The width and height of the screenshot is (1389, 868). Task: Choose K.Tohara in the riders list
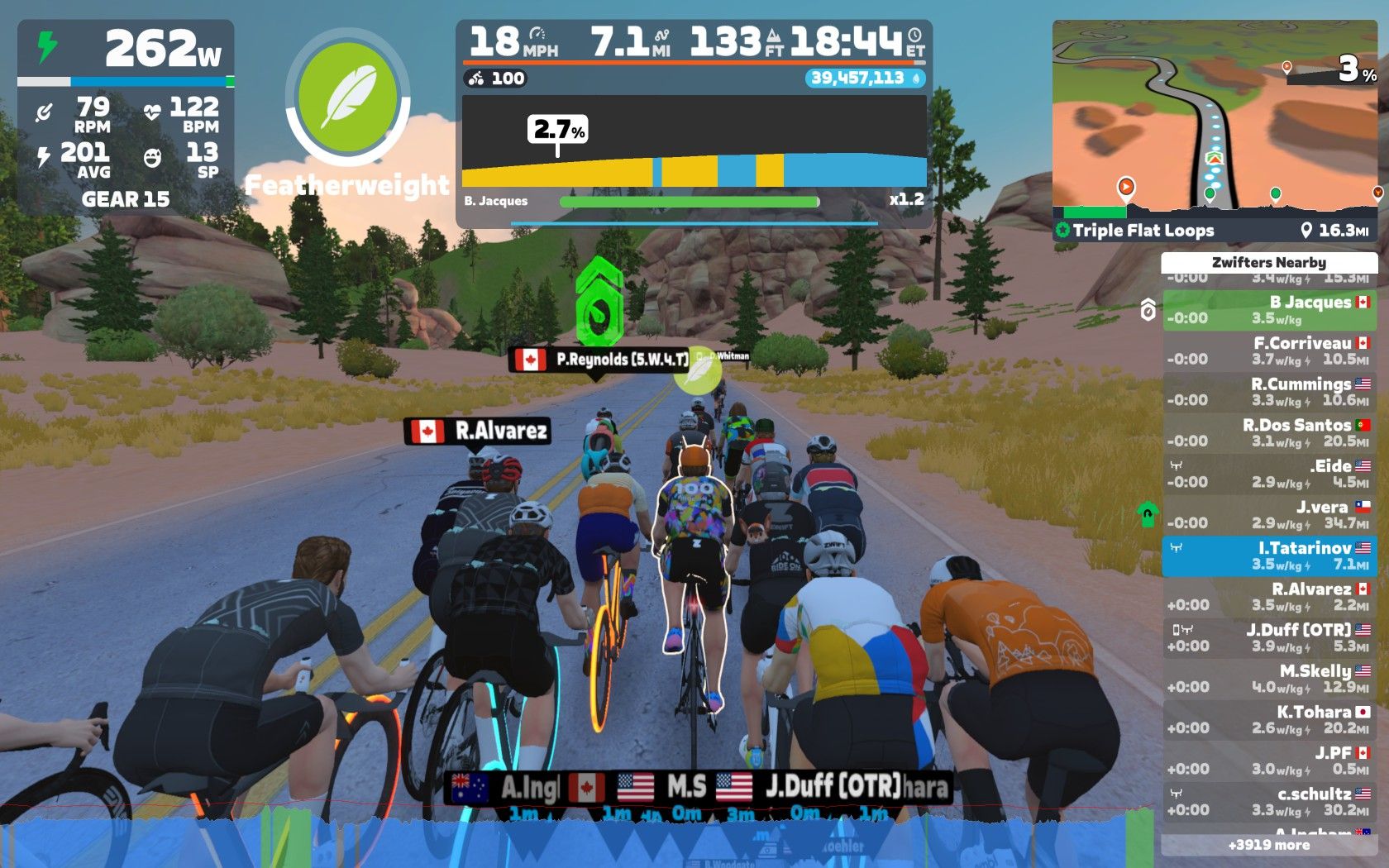(1269, 719)
